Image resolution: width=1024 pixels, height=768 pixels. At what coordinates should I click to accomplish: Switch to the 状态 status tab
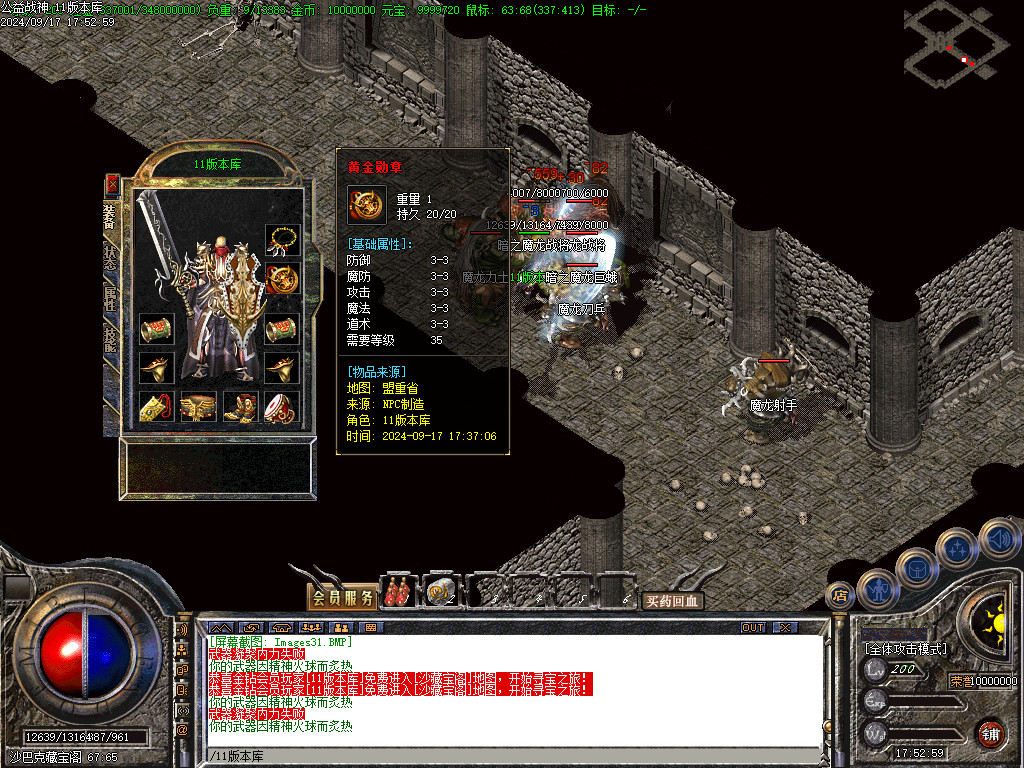tap(111, 258)
